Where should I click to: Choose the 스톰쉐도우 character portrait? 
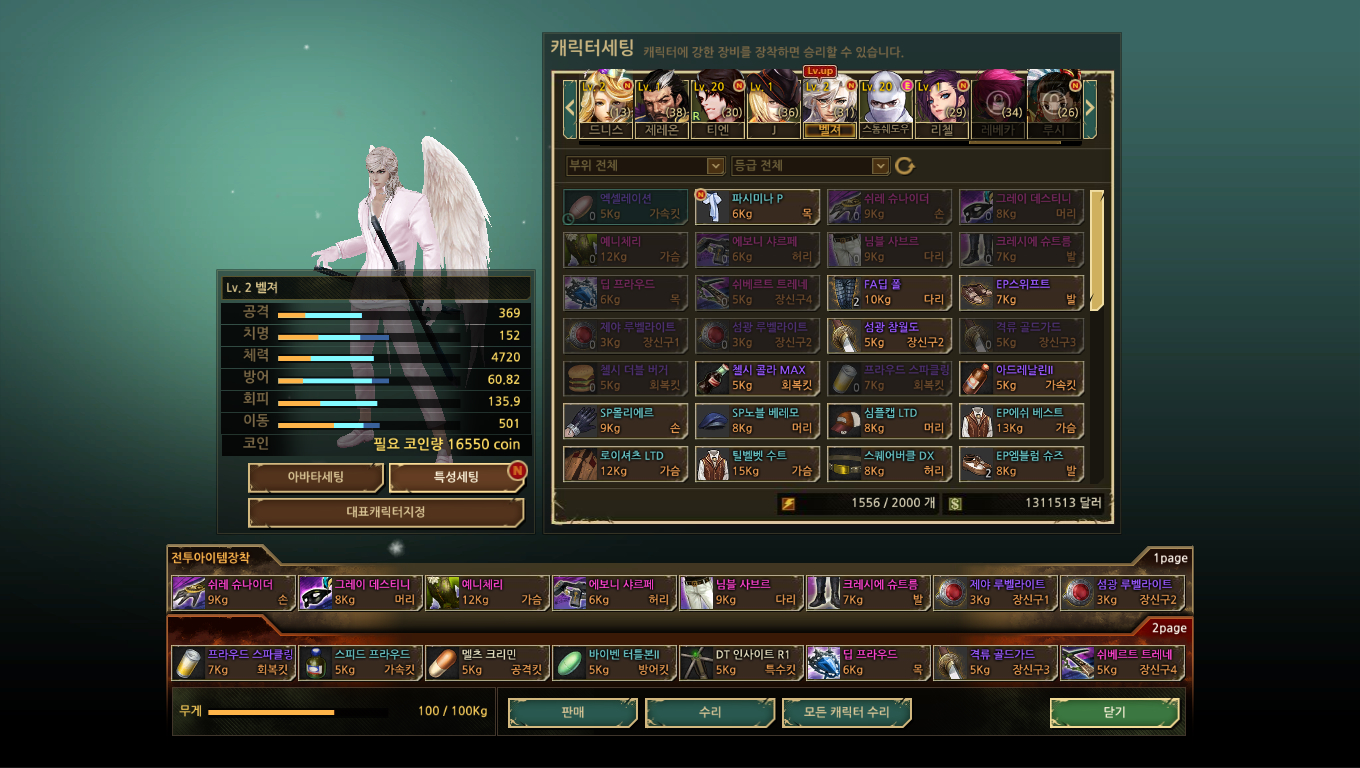[885, 103]
